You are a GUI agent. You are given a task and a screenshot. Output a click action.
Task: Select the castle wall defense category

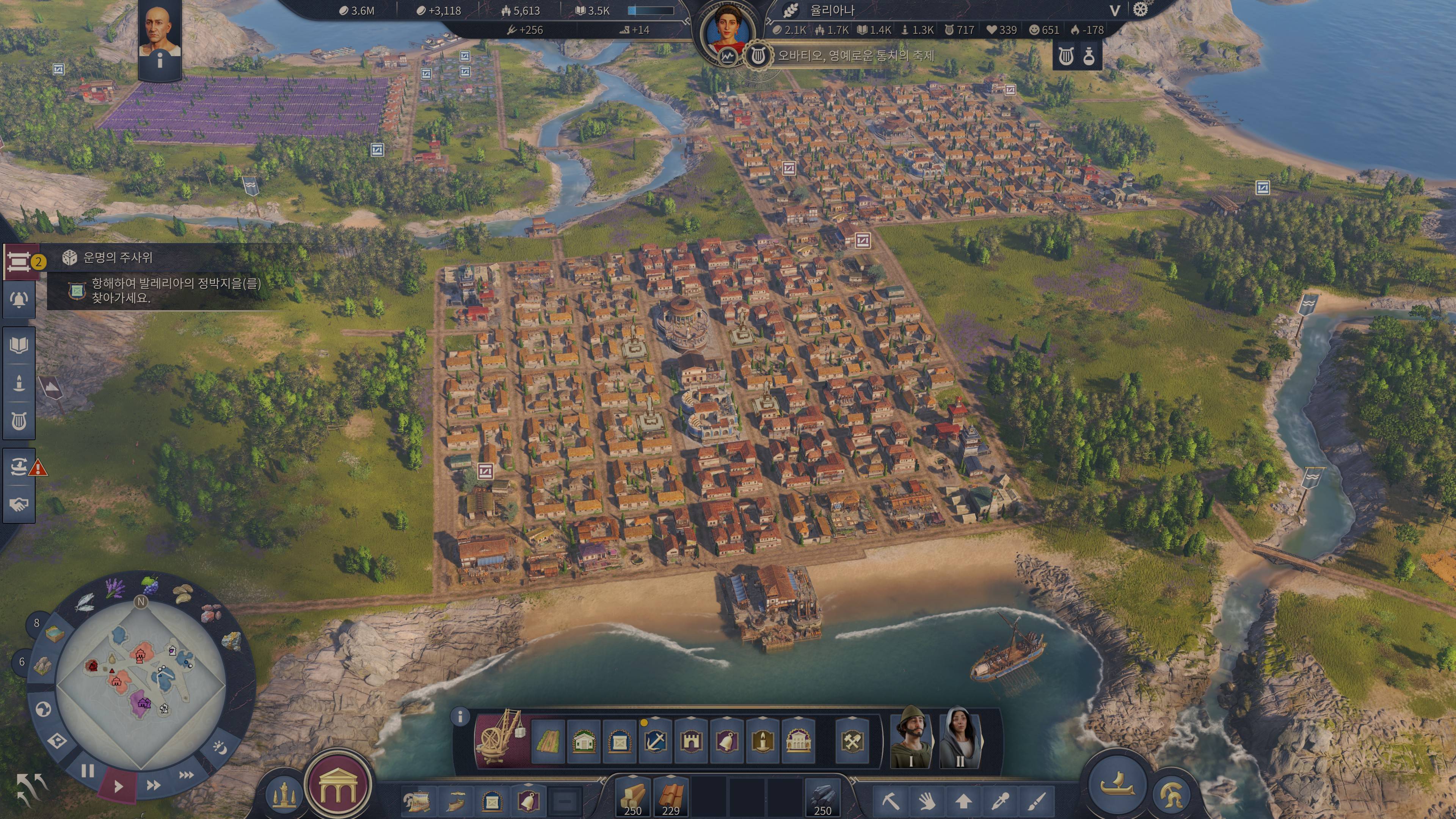click(691, 741)
